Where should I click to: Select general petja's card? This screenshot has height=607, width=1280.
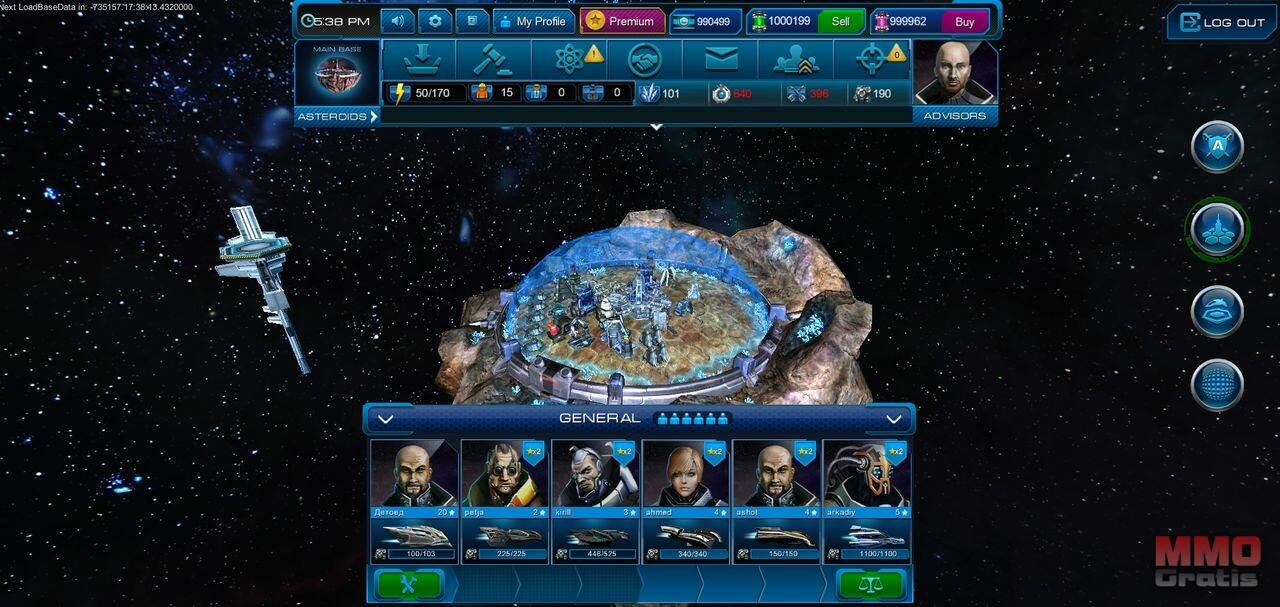(504, 500)
